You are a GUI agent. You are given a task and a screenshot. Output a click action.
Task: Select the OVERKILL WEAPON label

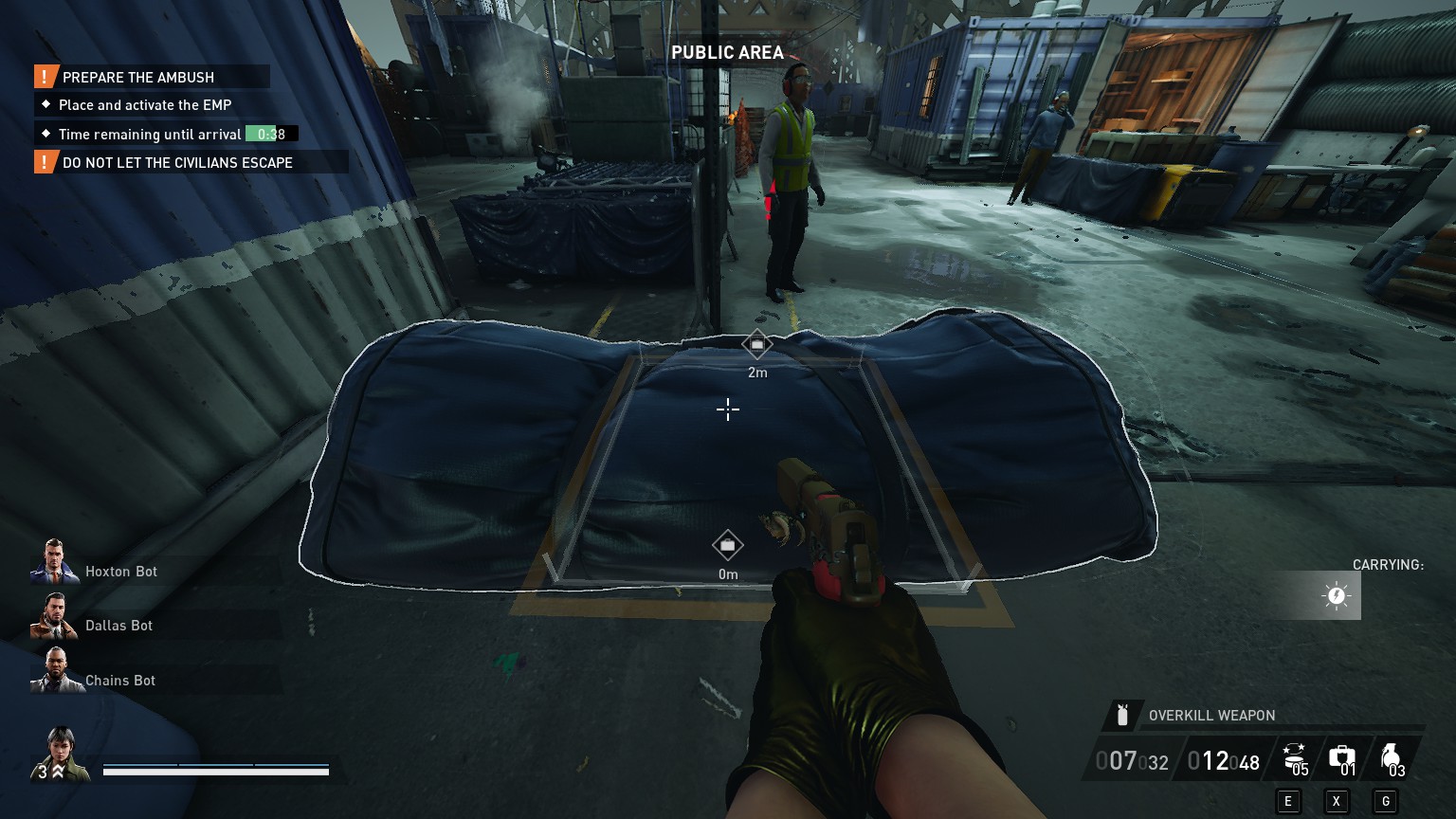click(x=1210, y=715)
